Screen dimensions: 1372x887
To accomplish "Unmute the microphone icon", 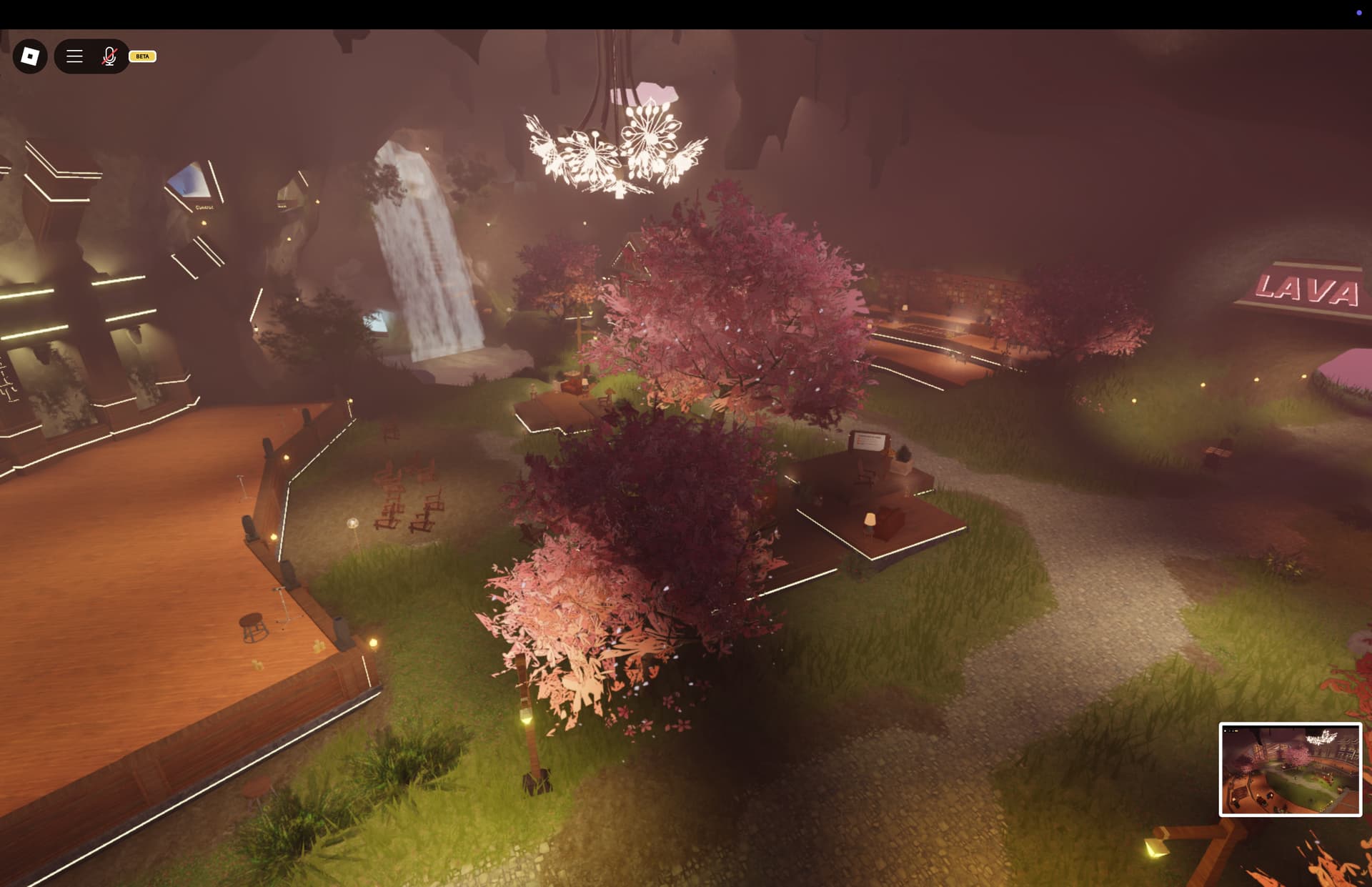I will tap(108, 56).
